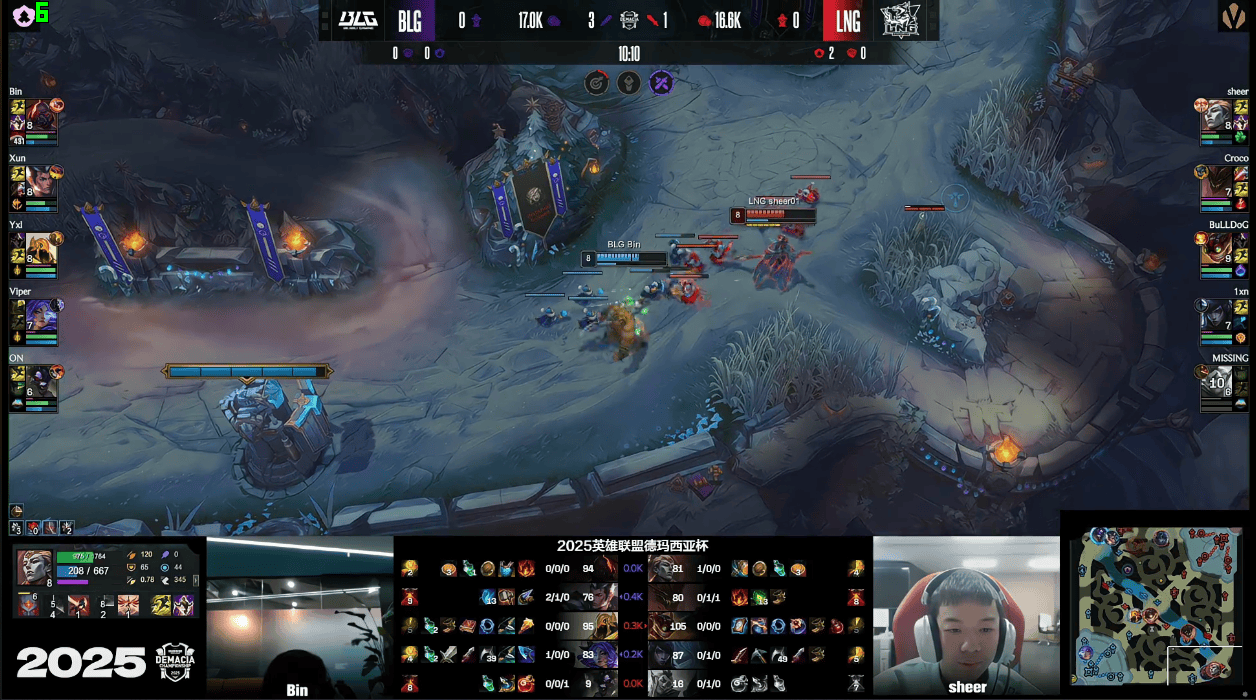Choose Croco's player frame on the red side
This screenshot has height=700, width=1256.
[x=1214, y=180]
